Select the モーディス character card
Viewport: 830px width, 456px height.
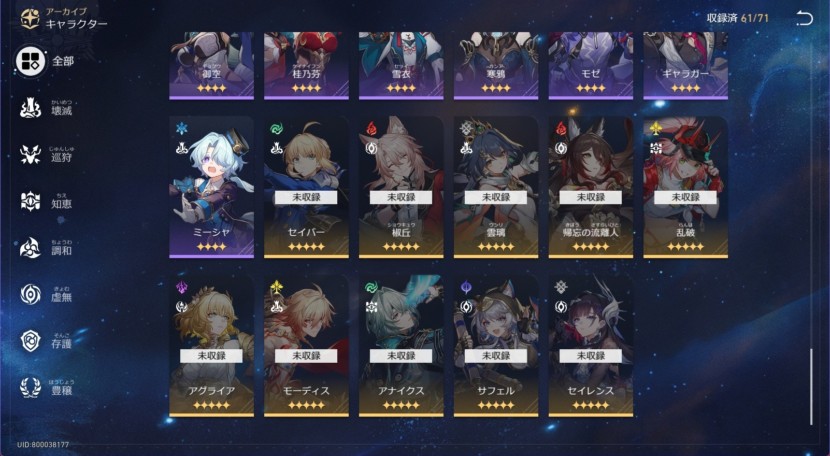coord(306,345)
